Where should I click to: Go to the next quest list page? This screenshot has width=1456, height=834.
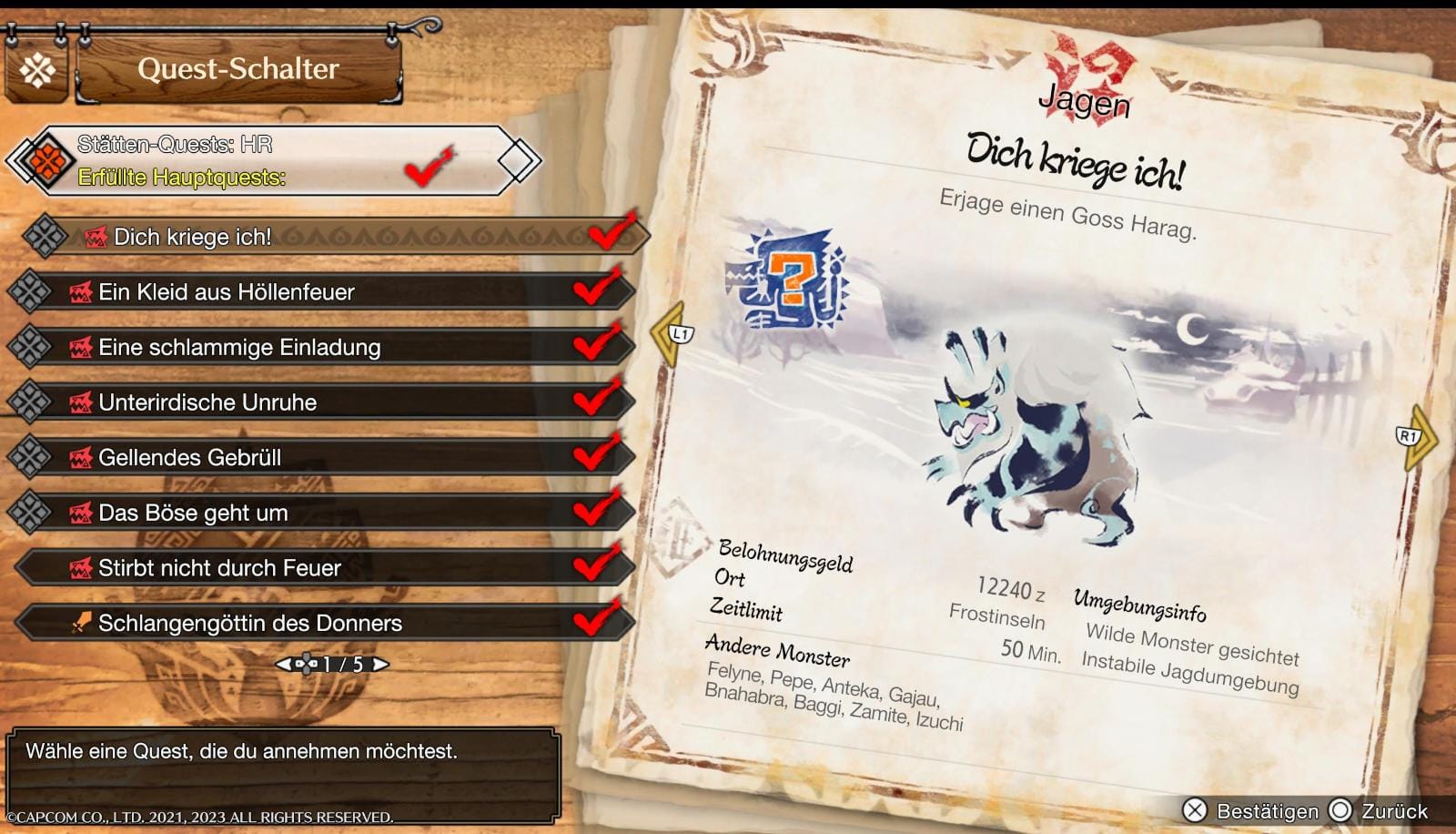coord(380,665)
